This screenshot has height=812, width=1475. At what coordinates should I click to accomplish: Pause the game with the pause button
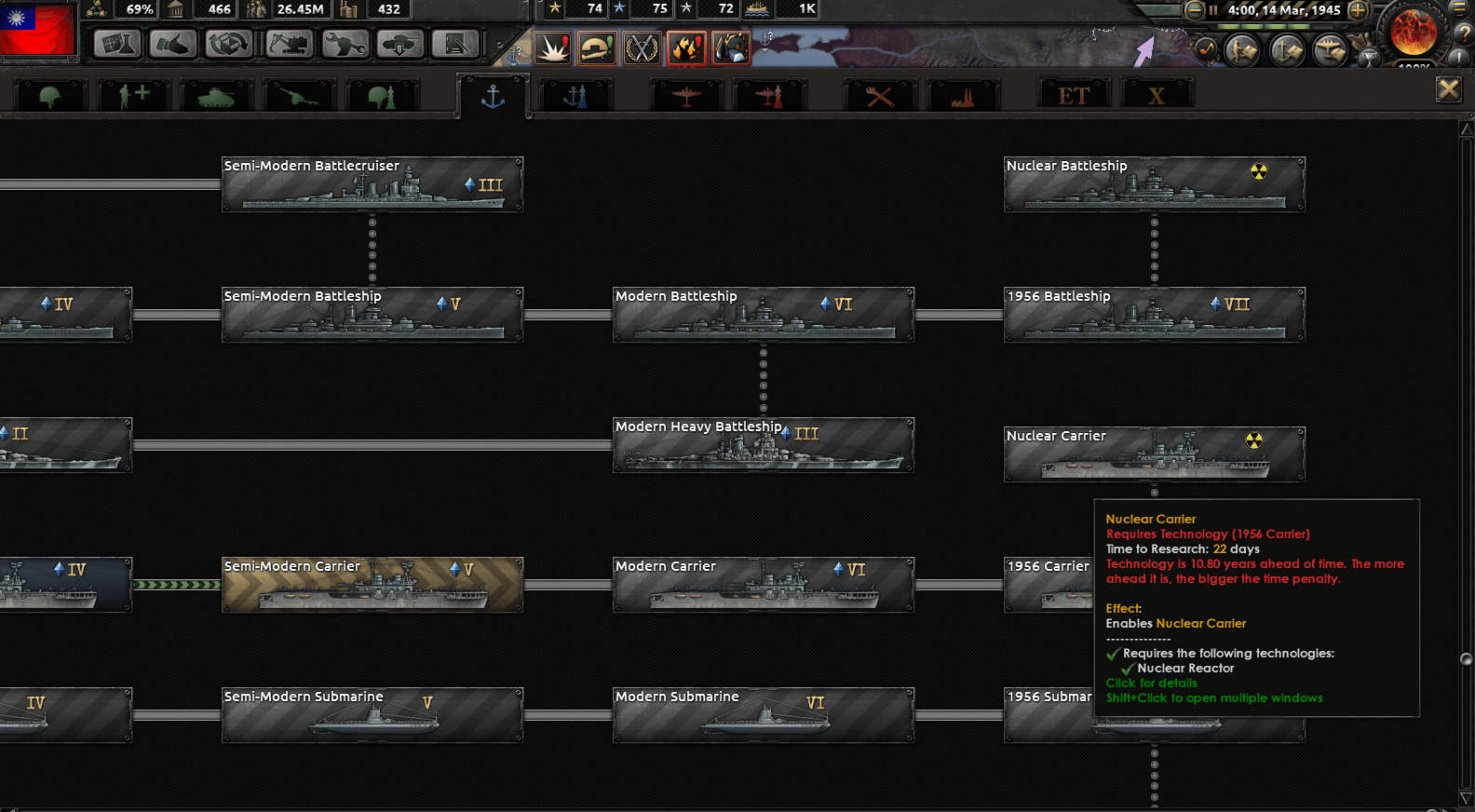(x=1213, y=10)
